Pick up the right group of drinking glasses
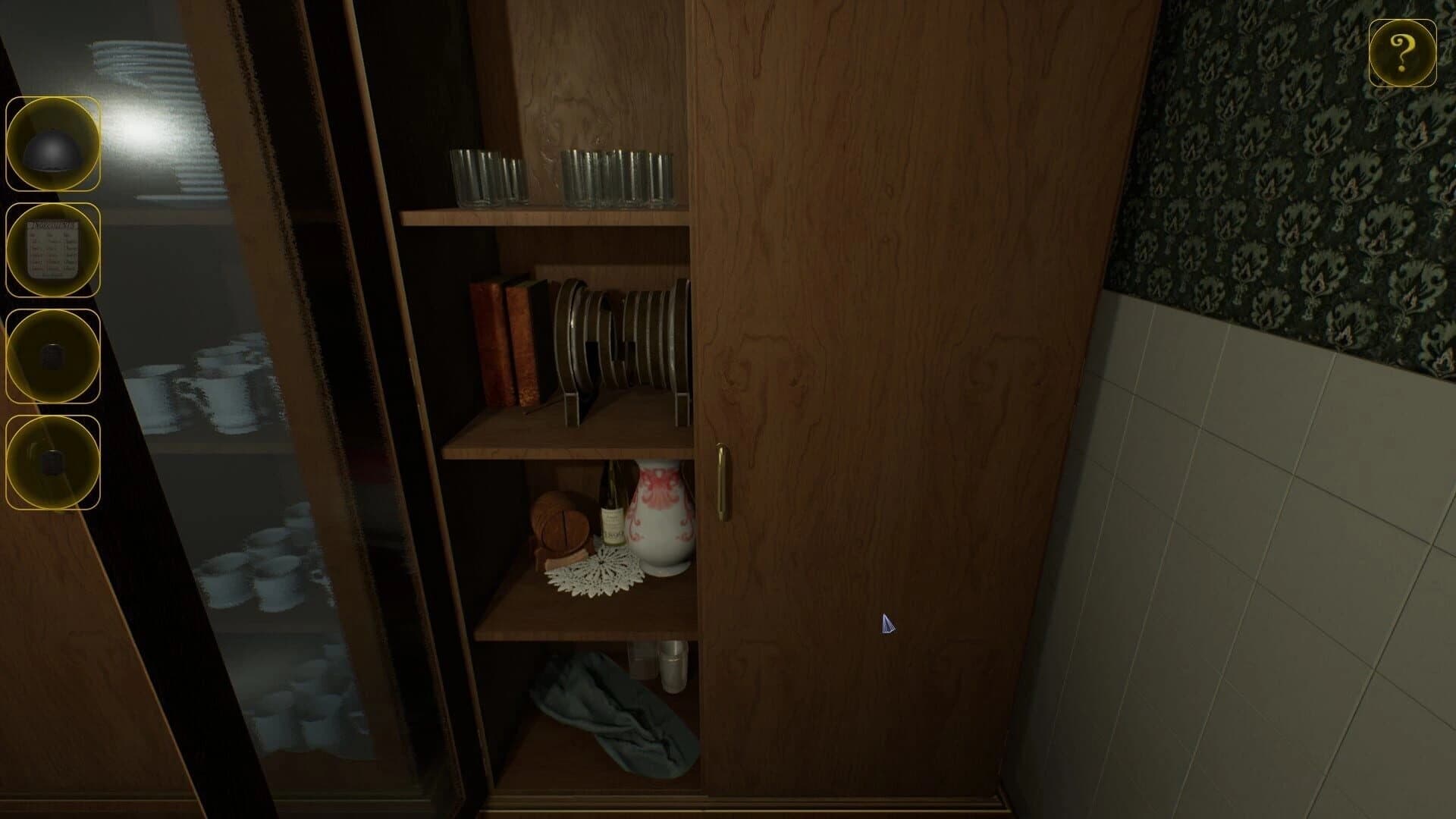 (618, 174)
